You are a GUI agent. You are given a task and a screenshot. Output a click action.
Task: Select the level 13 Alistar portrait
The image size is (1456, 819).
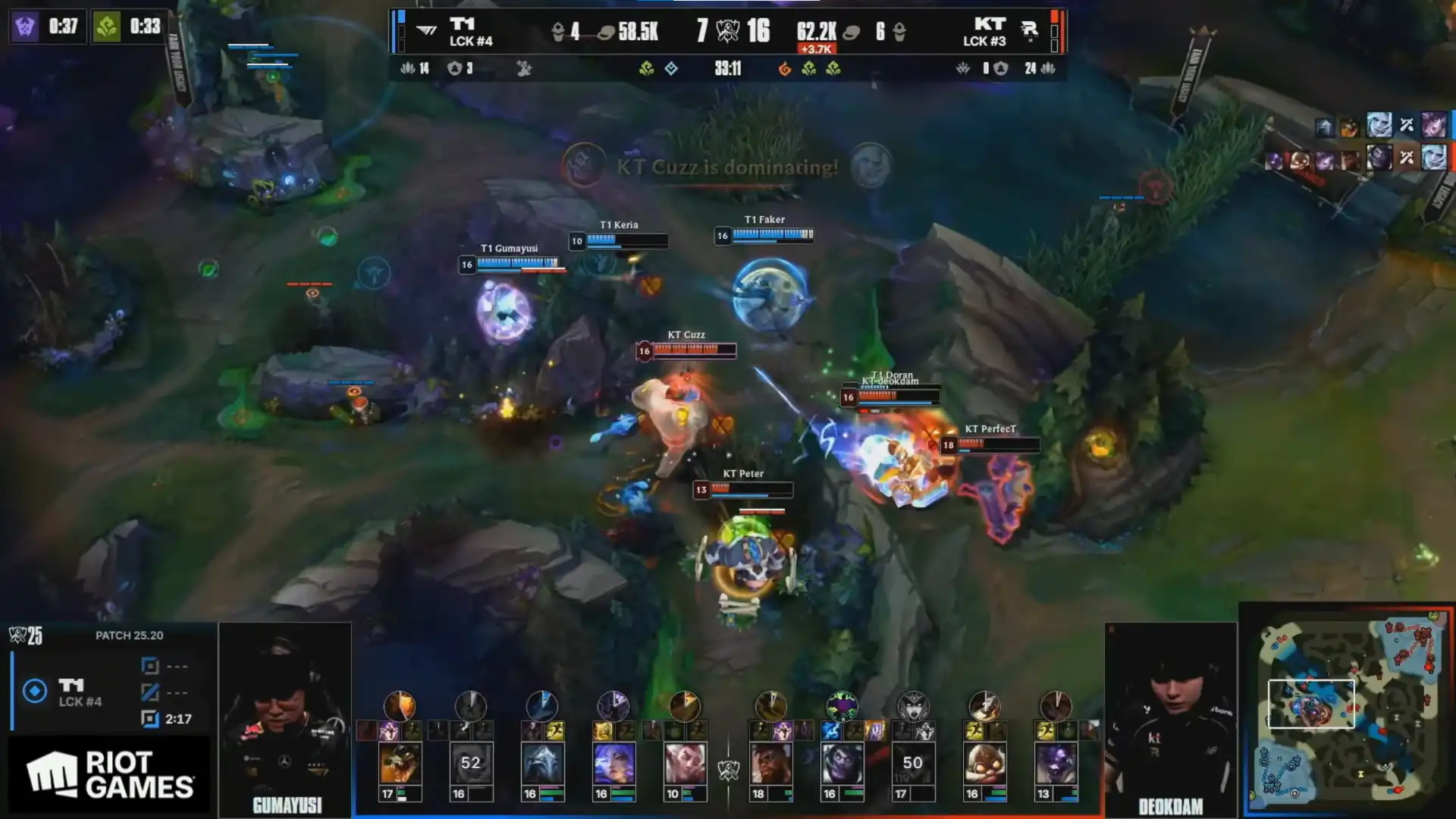tap(1056, 762)
